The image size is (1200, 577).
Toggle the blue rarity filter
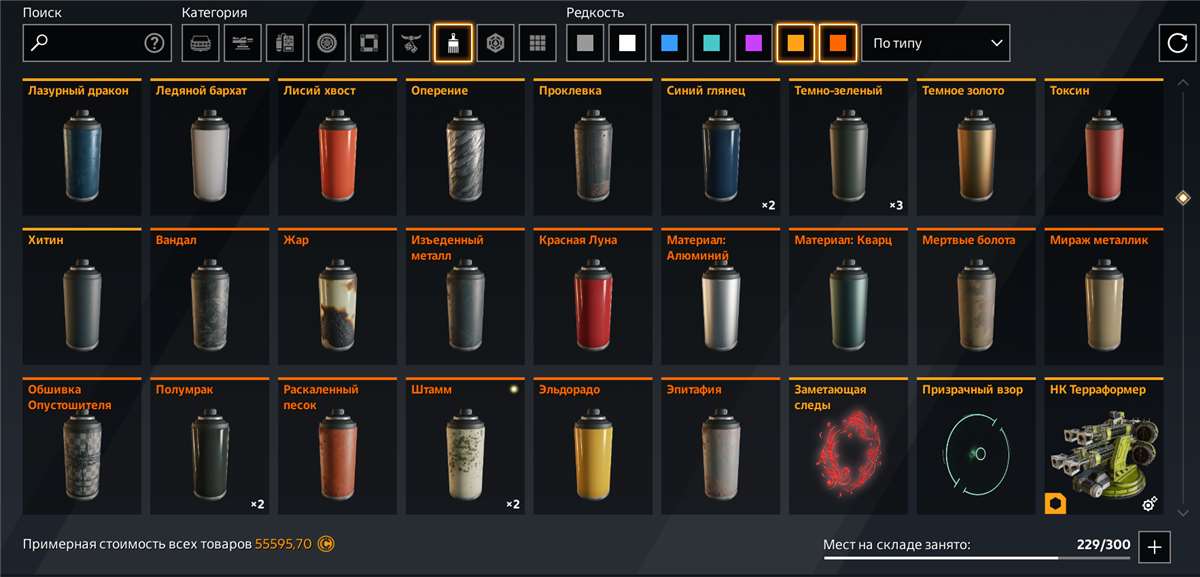pos(669,43)
